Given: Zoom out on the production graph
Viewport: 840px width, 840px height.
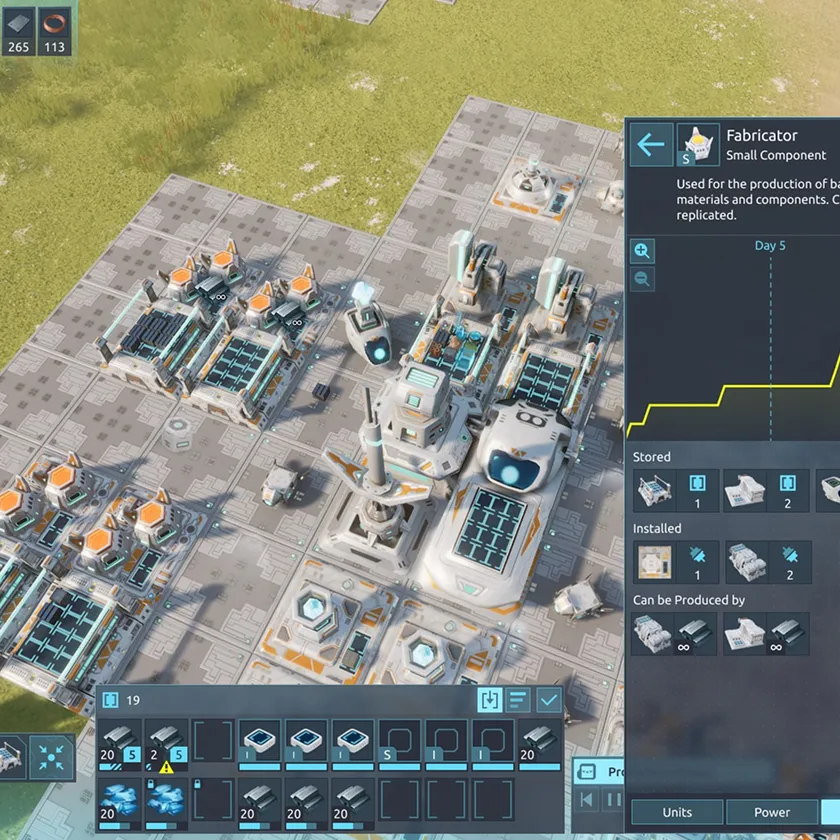Looking at the screenshot, I should point(642,279).
